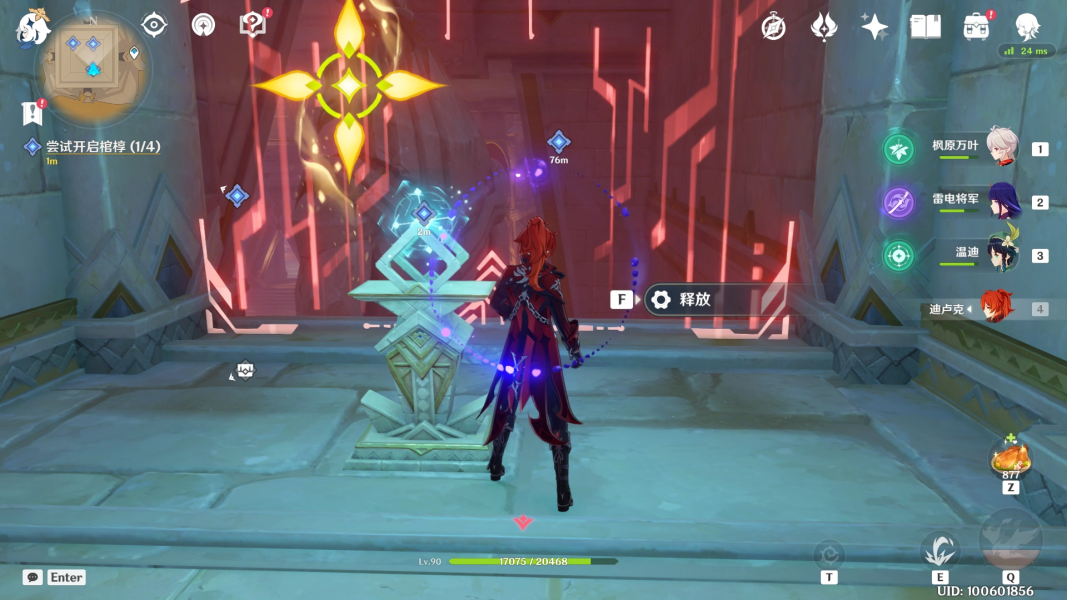Switch to party member 温迪

(1001, 255)
